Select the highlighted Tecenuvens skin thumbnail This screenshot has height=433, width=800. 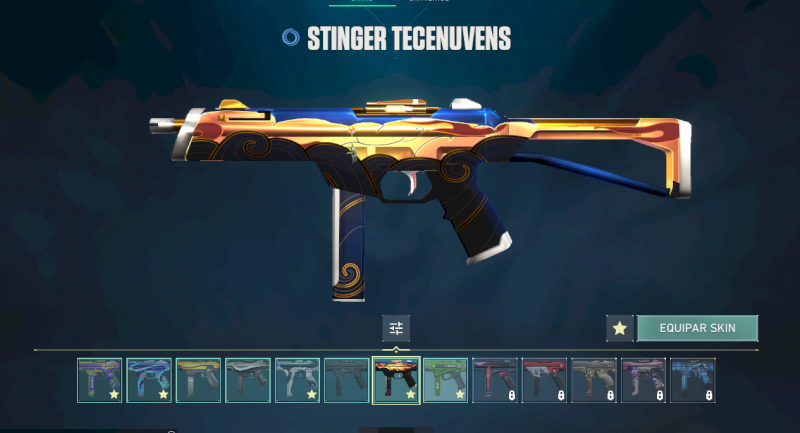pos(396,381)
